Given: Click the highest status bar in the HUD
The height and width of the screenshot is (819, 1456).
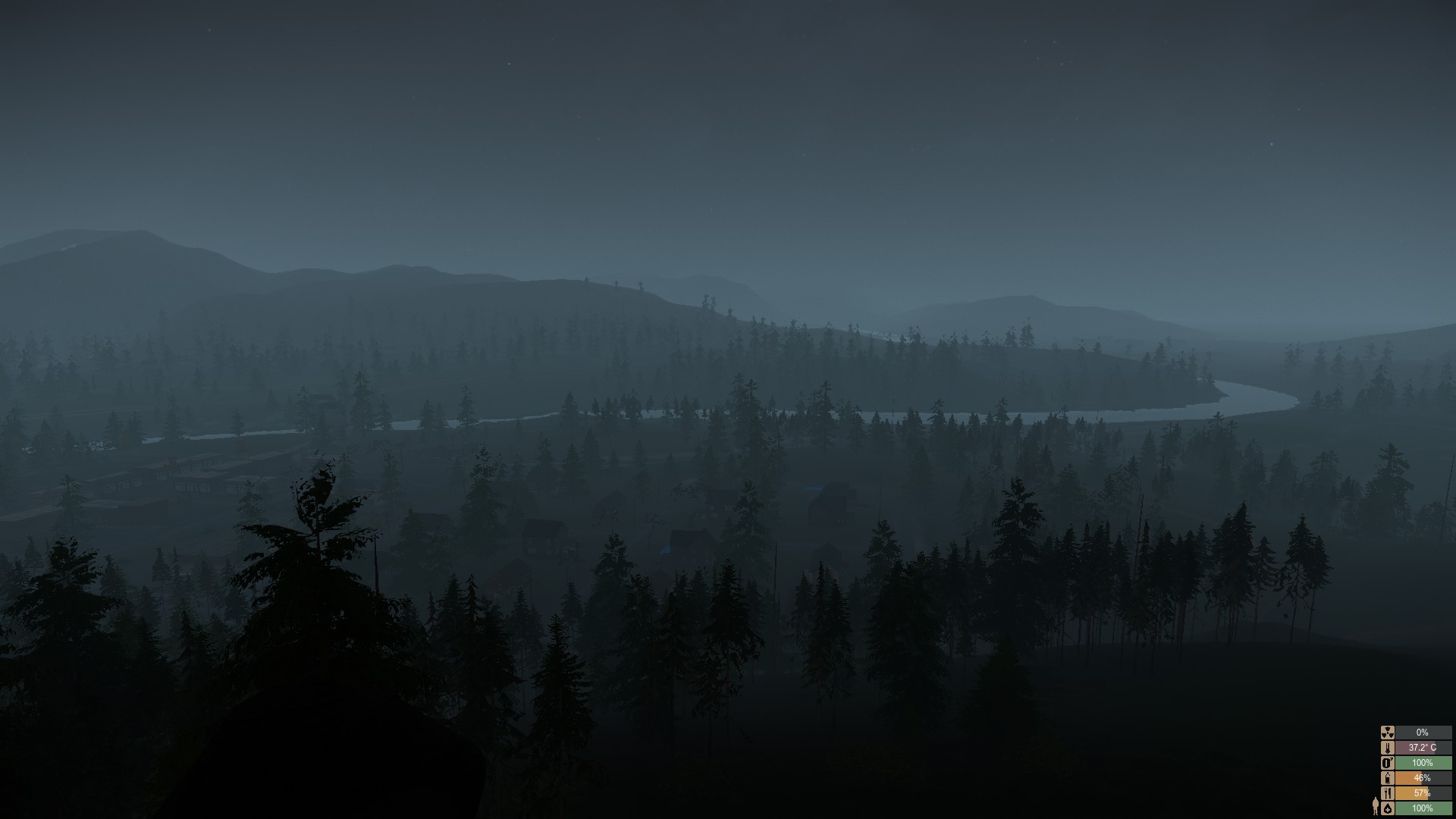Looking at the screenshot, I should click(x=1426, y=733).
